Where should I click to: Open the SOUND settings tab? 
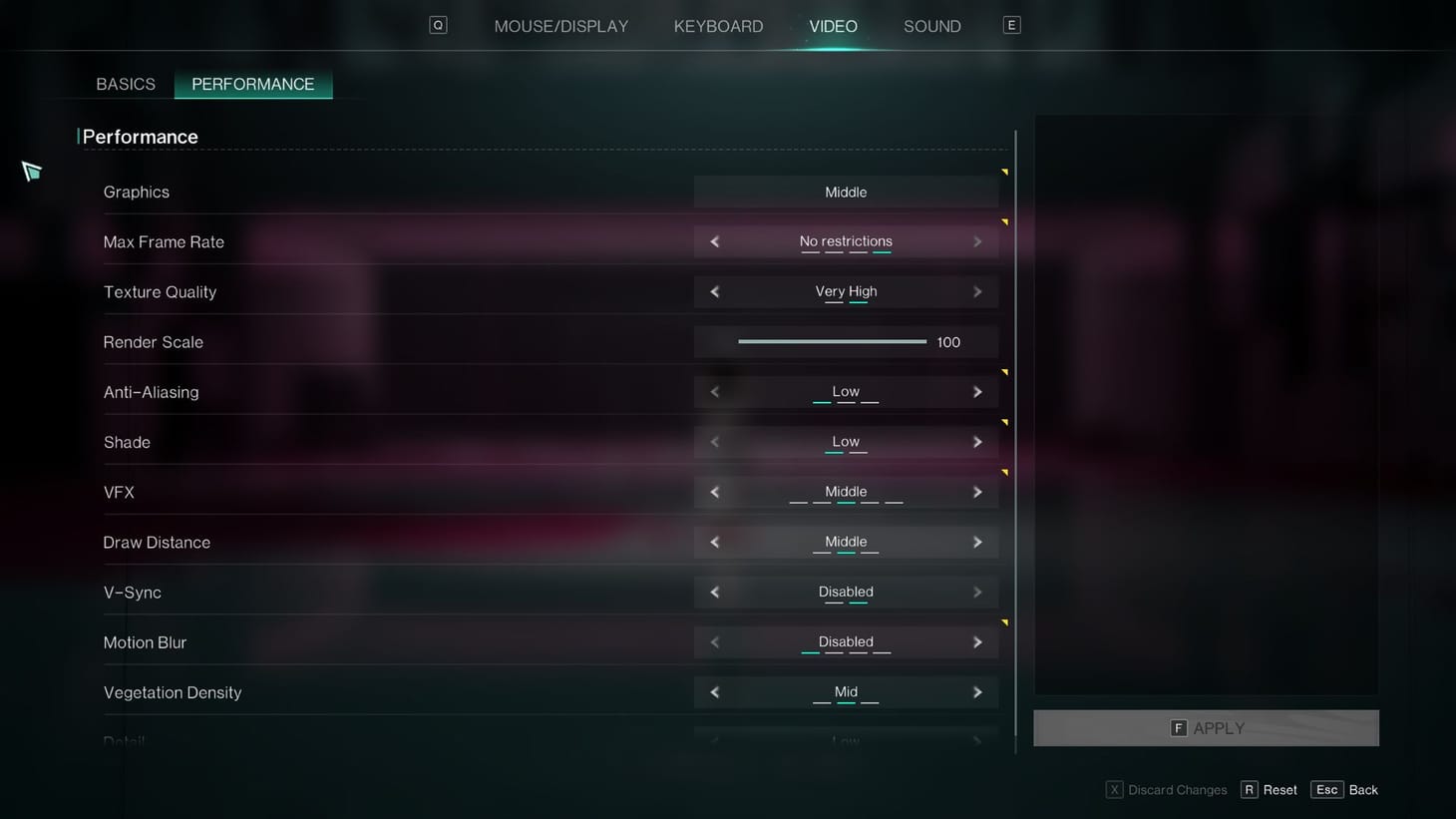pyautogui.click(x=931, y=26)
